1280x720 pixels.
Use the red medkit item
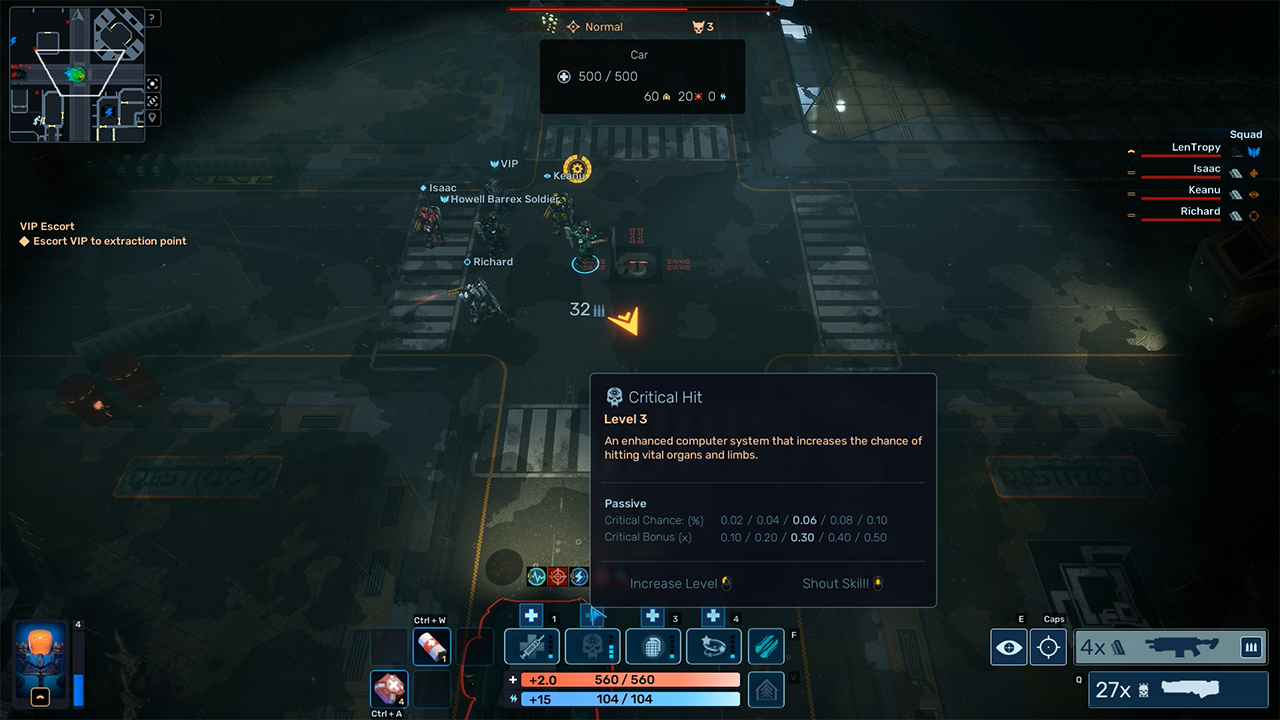coord(389,689)
